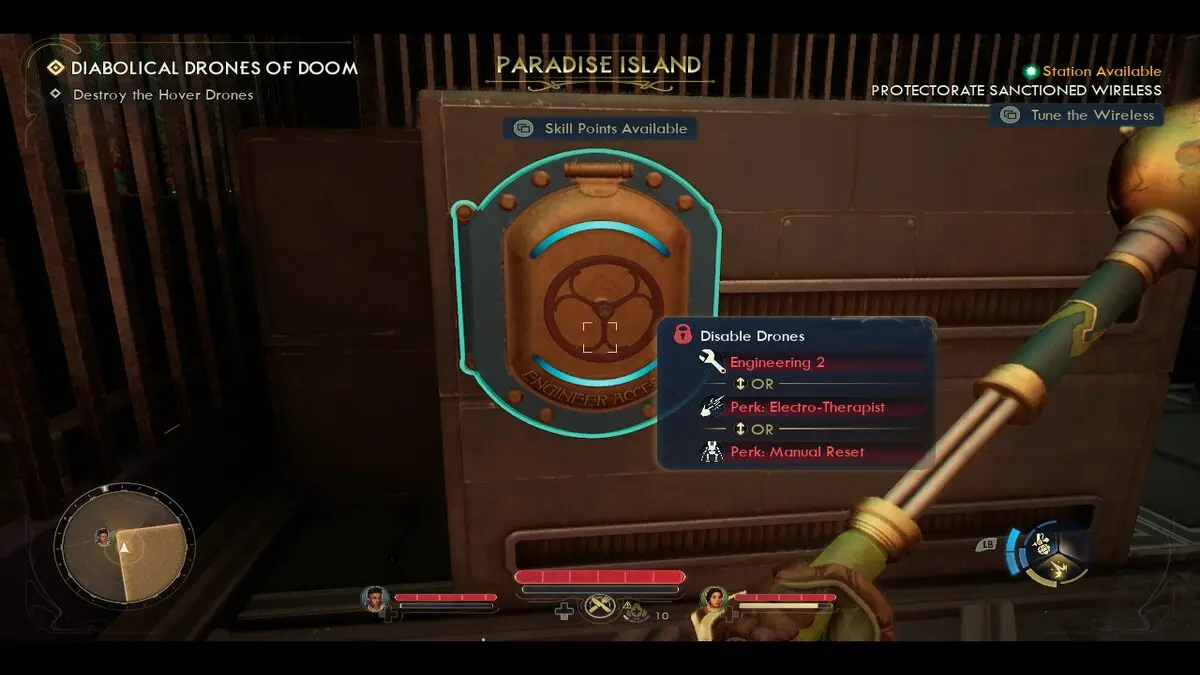Open the Skill Points Available notification
1200x675 pixels.
point(600,128)
